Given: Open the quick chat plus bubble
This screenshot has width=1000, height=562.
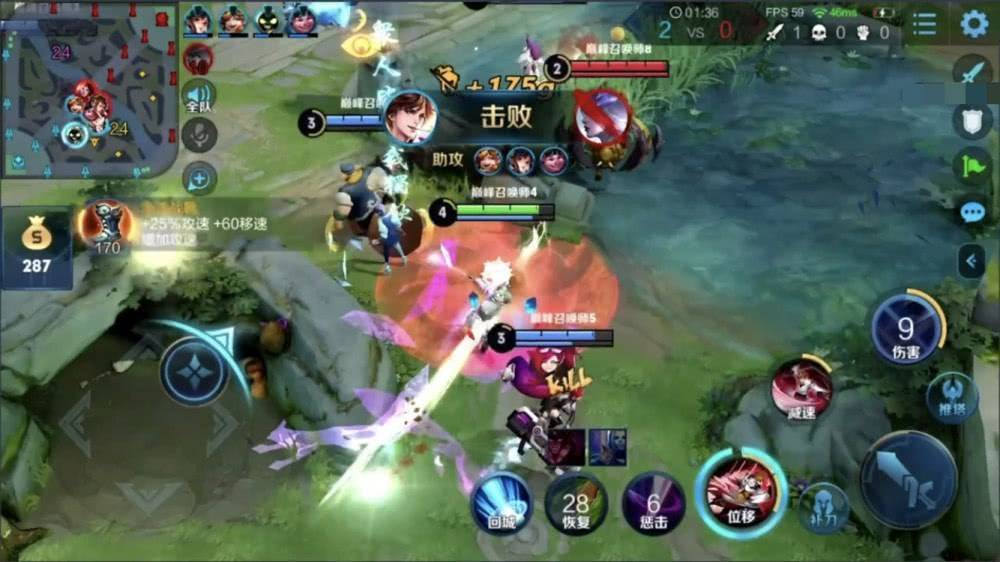Looking at the screenshot, I should point(200,179).
